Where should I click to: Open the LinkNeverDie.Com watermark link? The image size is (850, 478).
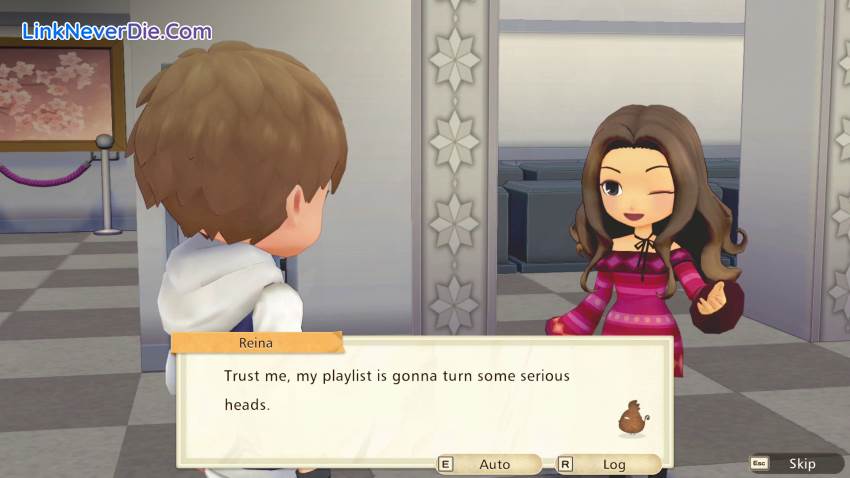click(x=109, y=30)
